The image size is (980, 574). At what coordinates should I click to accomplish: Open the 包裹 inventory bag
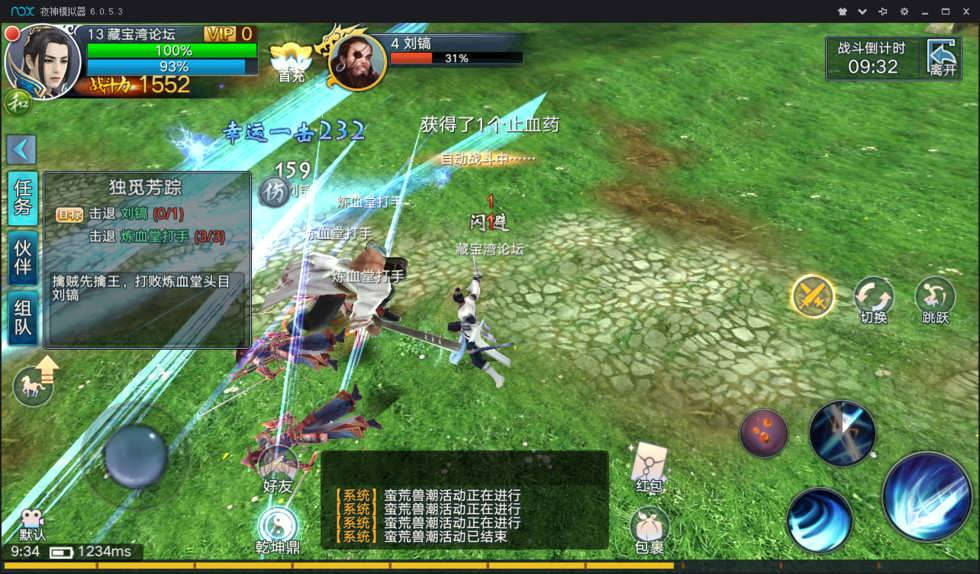click(x=649, y=528)
